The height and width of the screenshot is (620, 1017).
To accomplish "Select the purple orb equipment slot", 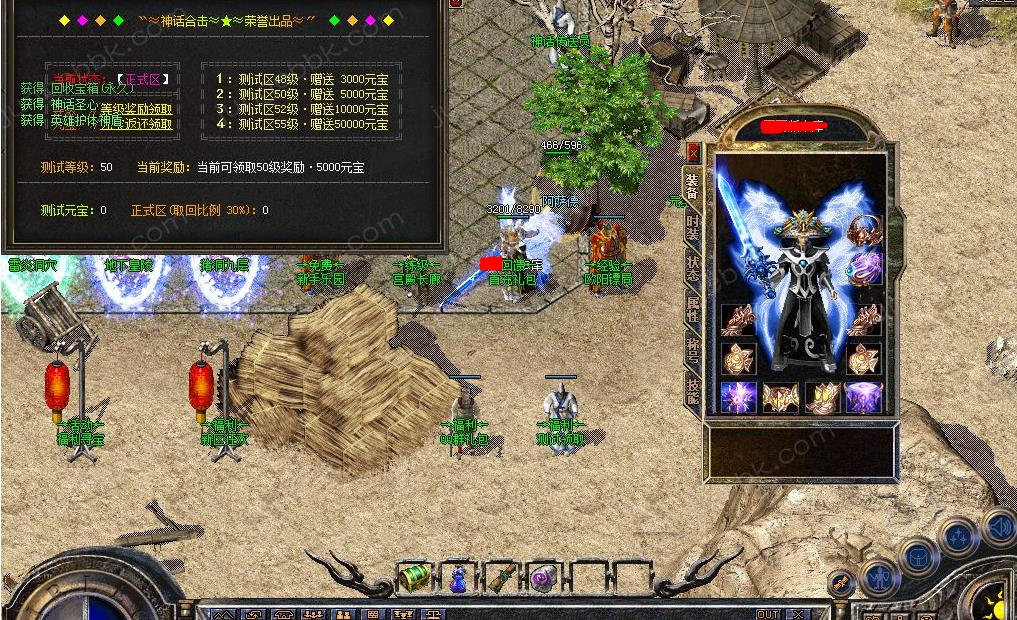I will pyautogui.click(x=864, y=268).
